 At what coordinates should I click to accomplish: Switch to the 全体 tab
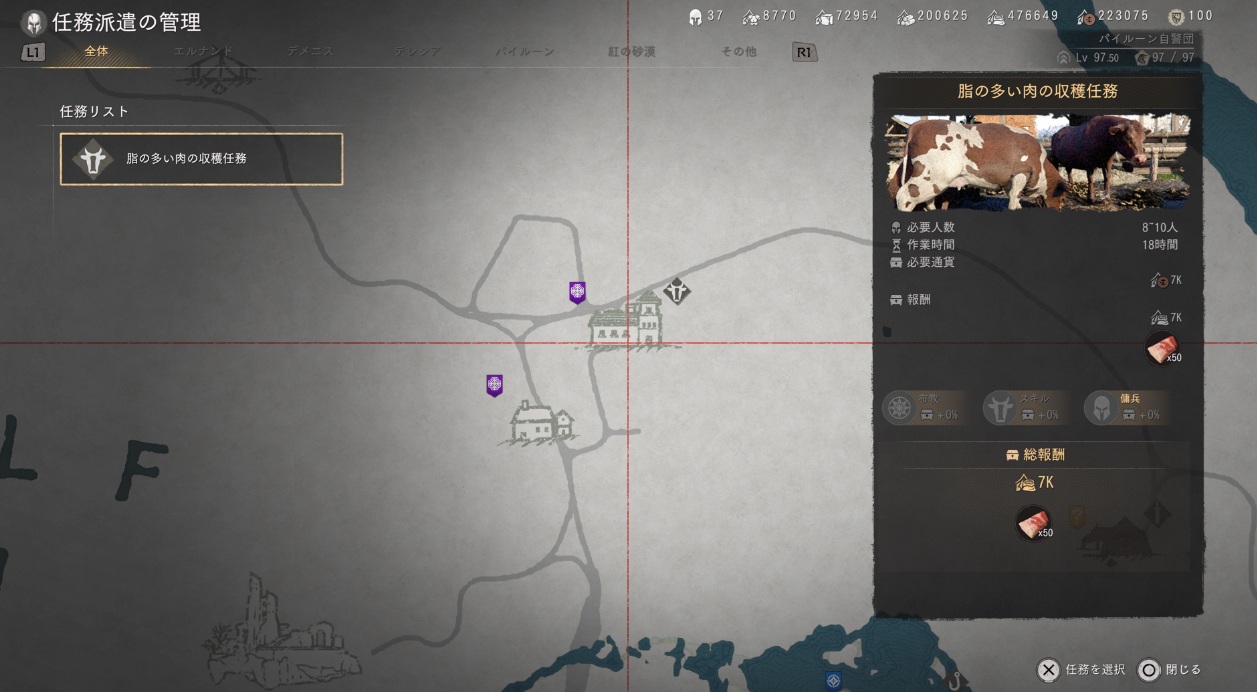tap(96, 51)
